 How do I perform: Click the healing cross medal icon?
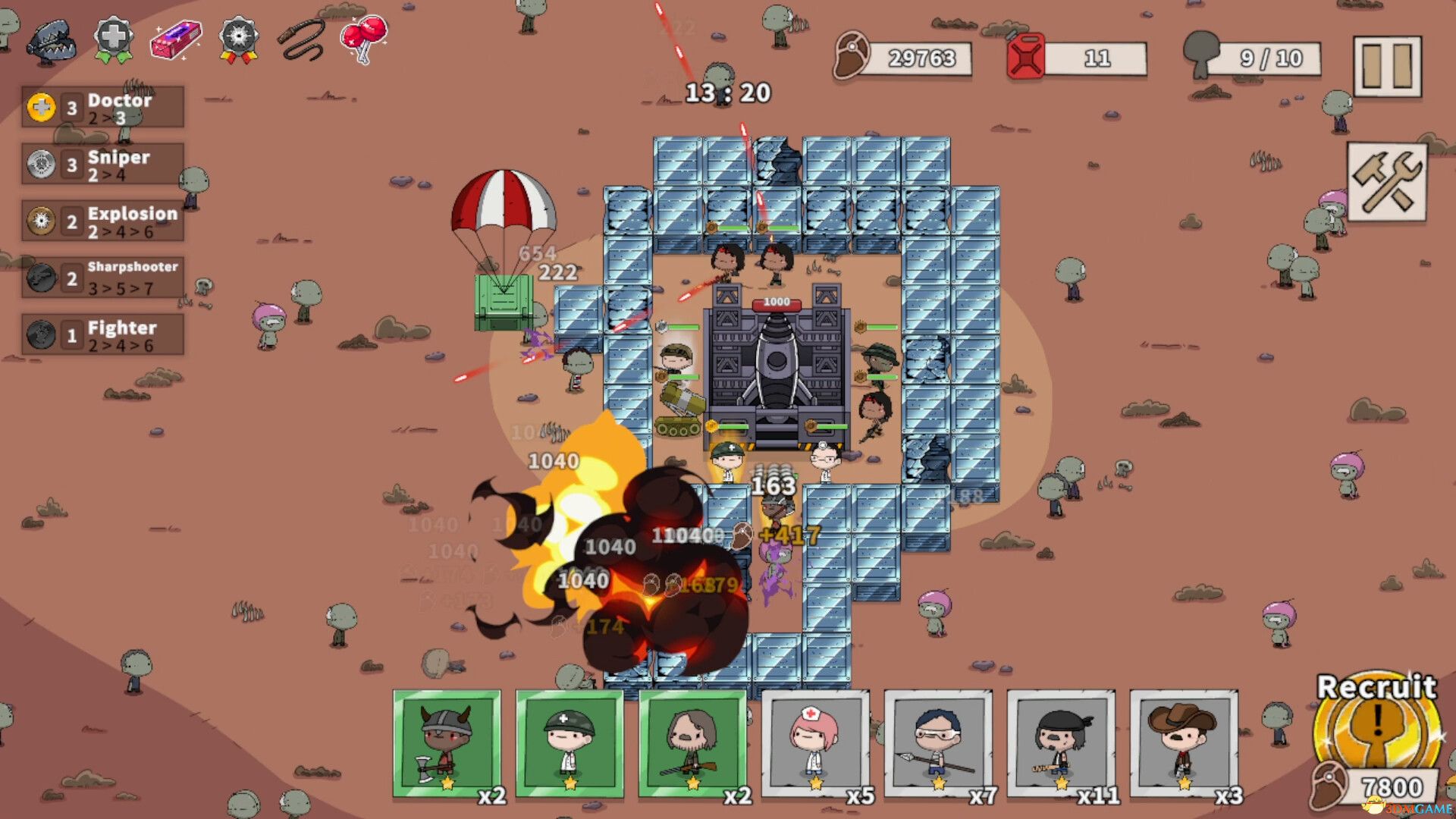point(112,38)
